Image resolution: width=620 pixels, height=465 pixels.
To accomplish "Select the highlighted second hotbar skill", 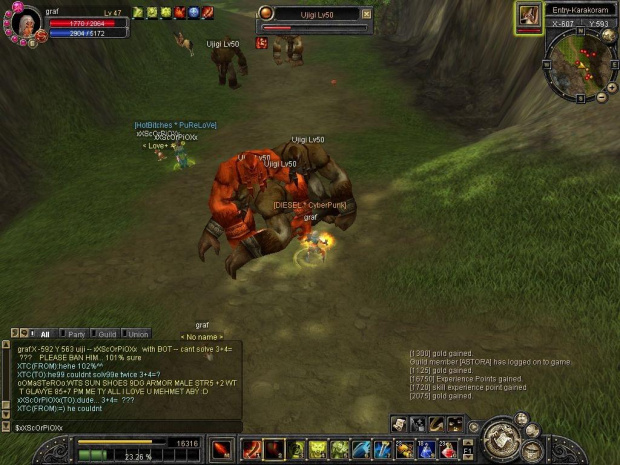I will 273,449.
